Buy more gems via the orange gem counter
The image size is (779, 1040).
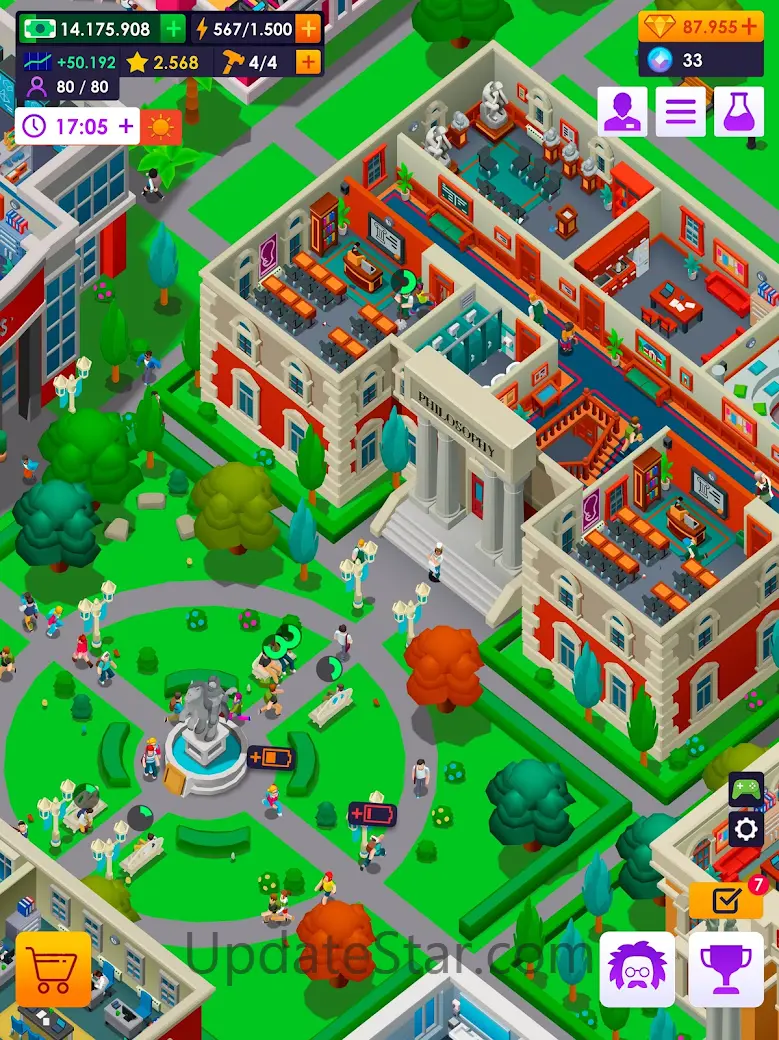pos(701,27)
